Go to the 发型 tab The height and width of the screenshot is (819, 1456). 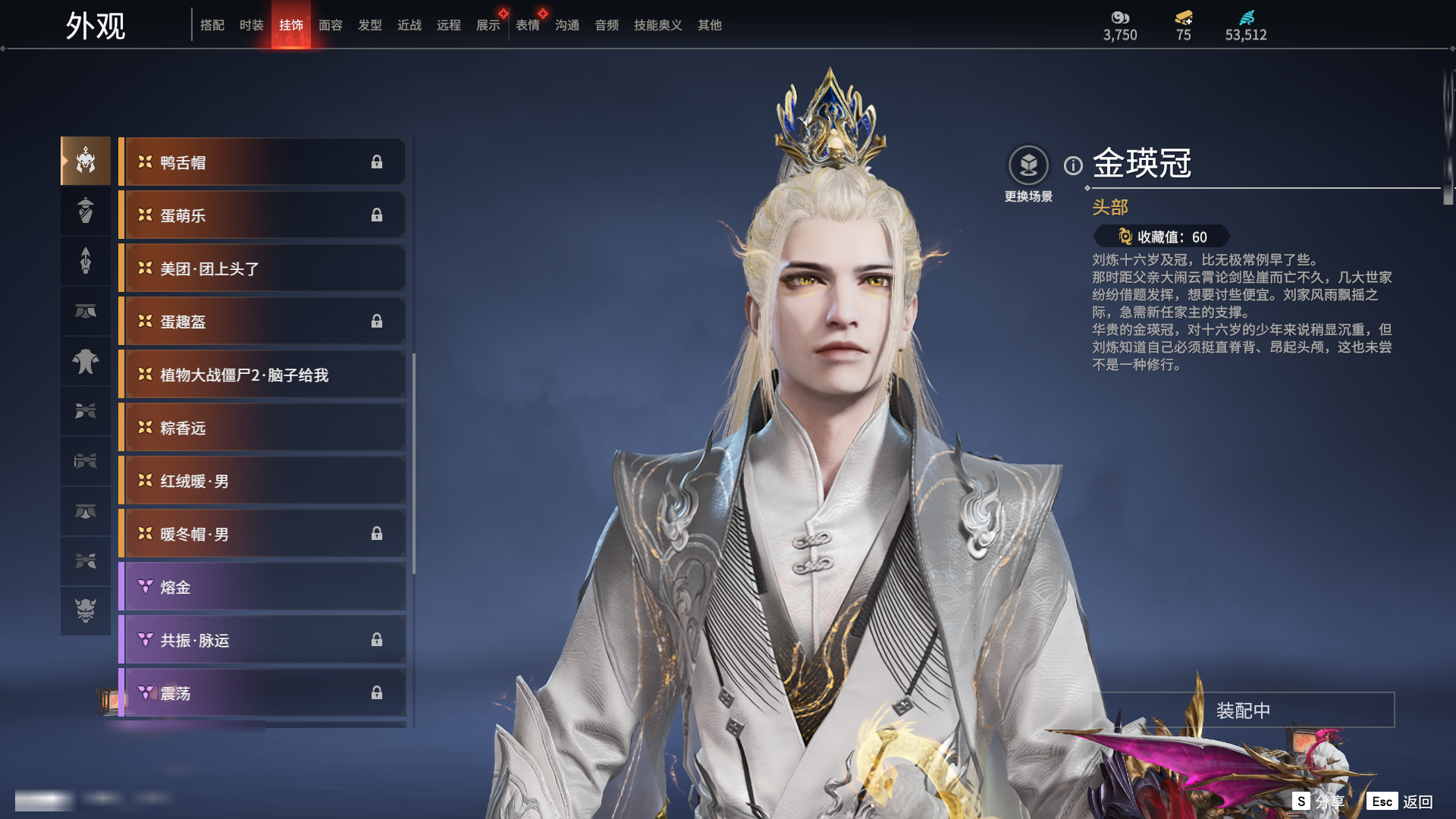(x=370, y=25)
